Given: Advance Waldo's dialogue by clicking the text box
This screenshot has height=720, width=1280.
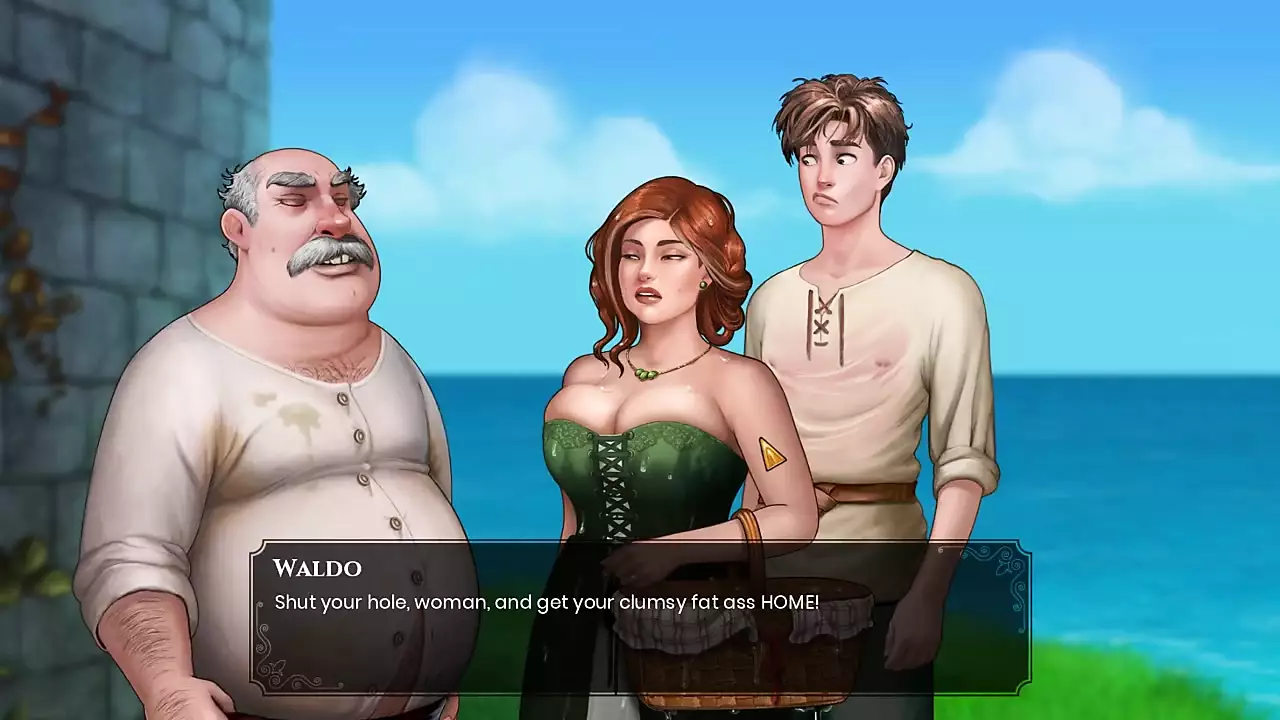Looking at the screenshot, I should pos(640,617).
